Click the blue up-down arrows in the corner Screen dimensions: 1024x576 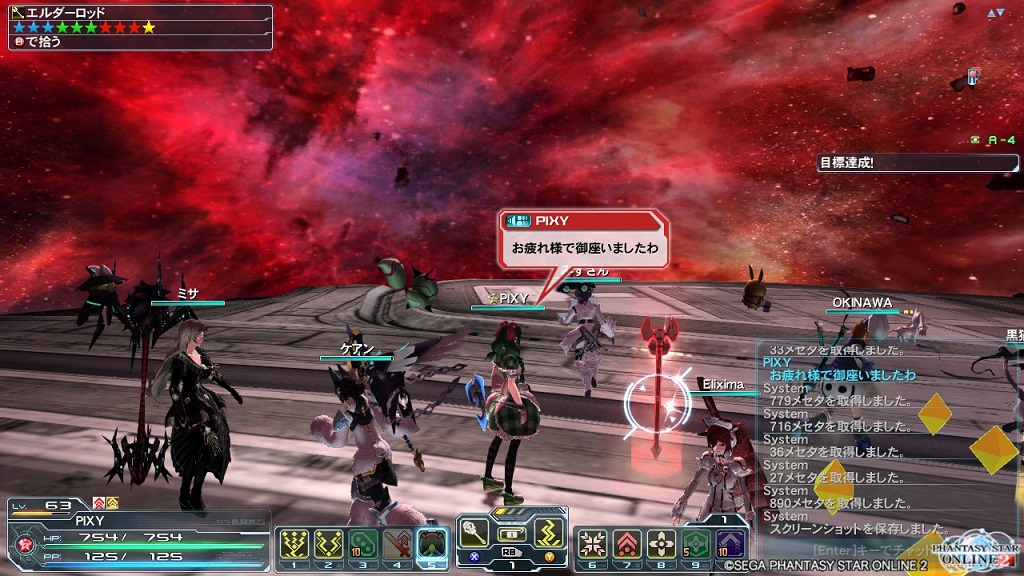994,13
